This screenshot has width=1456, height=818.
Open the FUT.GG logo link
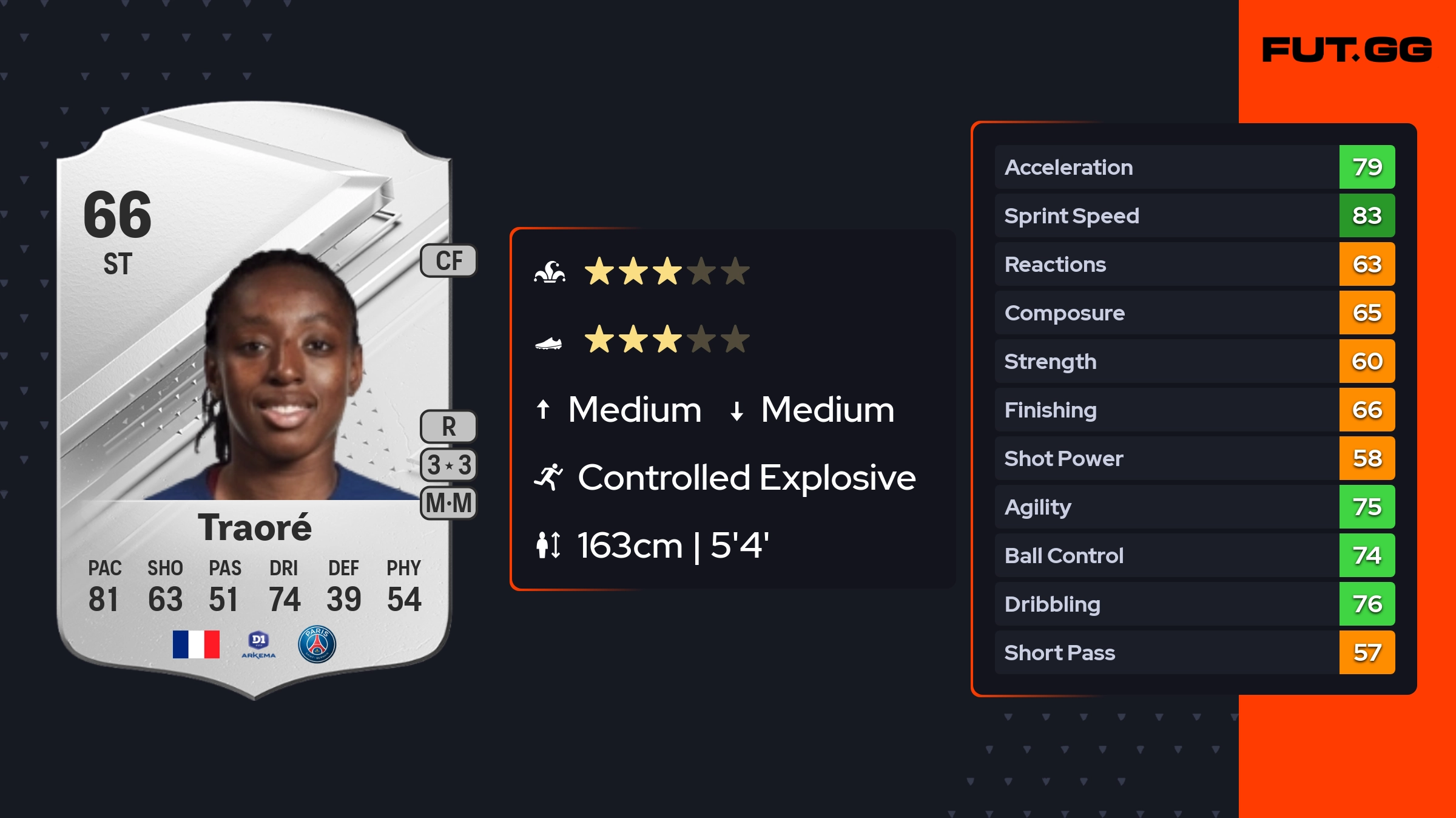[x=1347, y=50]
